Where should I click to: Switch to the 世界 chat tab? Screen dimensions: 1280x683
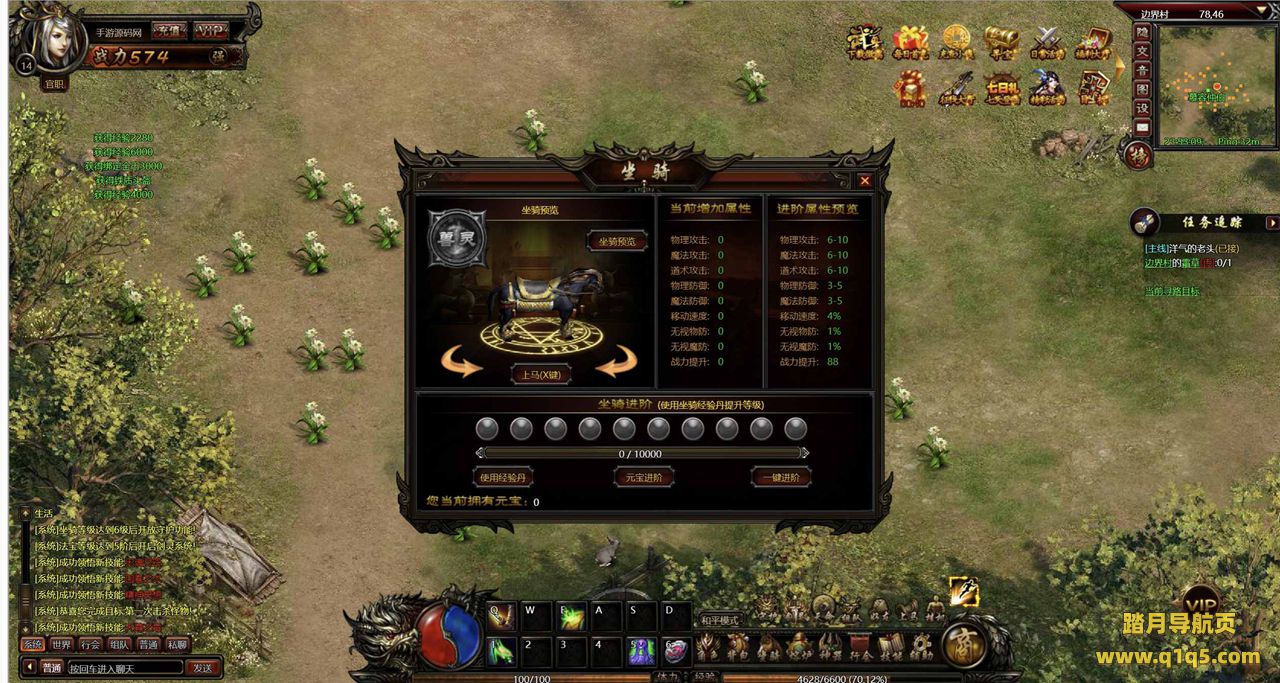(x=62, y=645)
